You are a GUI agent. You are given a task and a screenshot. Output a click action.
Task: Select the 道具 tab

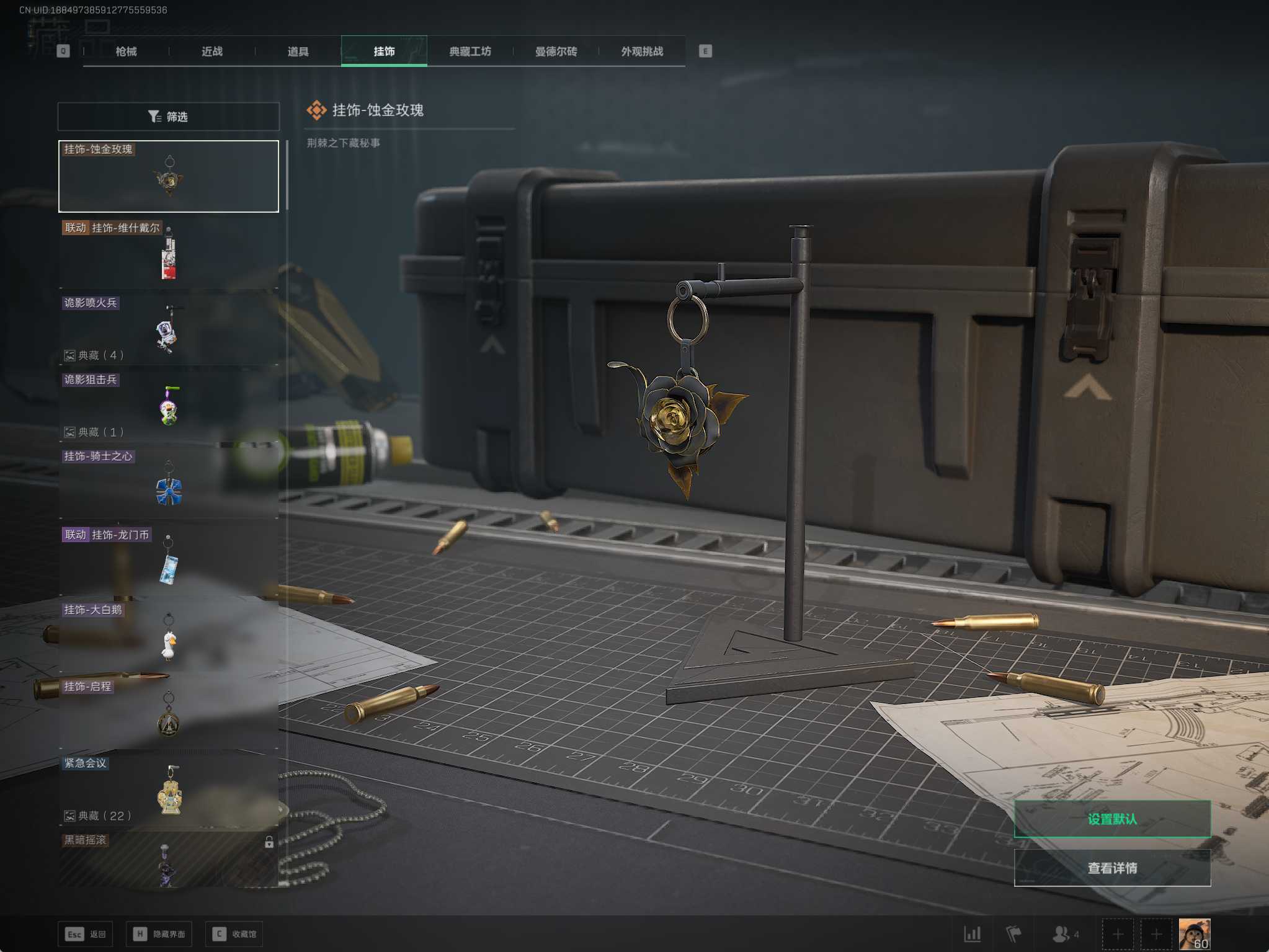tap(298, 51)
